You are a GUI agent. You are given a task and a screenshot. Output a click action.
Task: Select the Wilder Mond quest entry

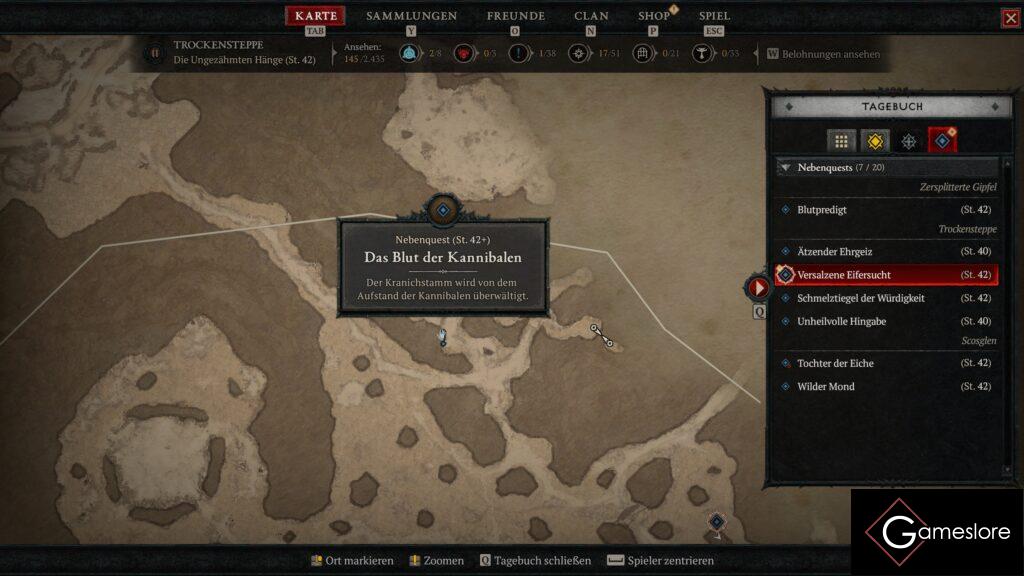click(825, 387)
